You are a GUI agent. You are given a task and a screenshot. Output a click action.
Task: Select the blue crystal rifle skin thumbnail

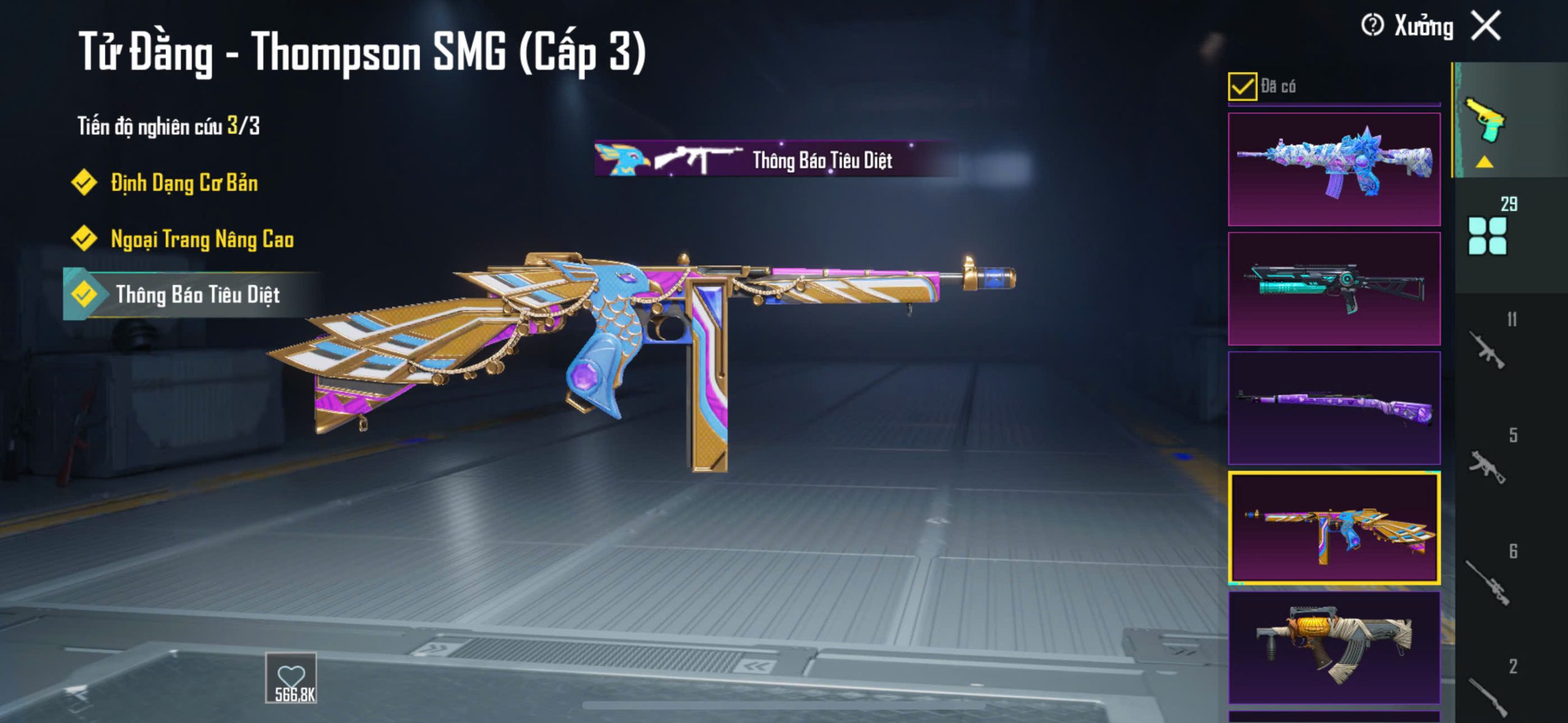click(x=1334, y=169)
